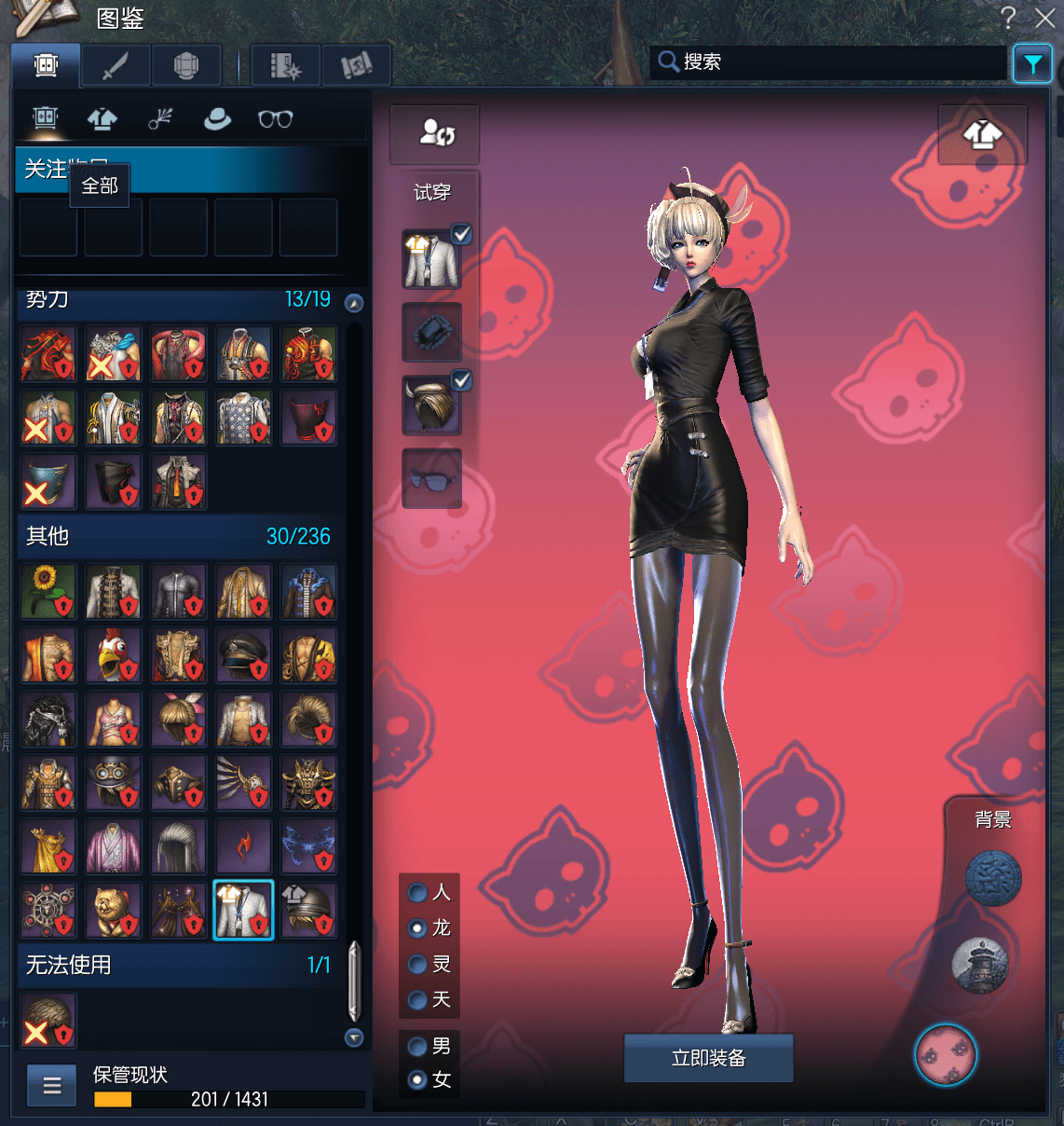Select the glasses category filter

[275, 119]
